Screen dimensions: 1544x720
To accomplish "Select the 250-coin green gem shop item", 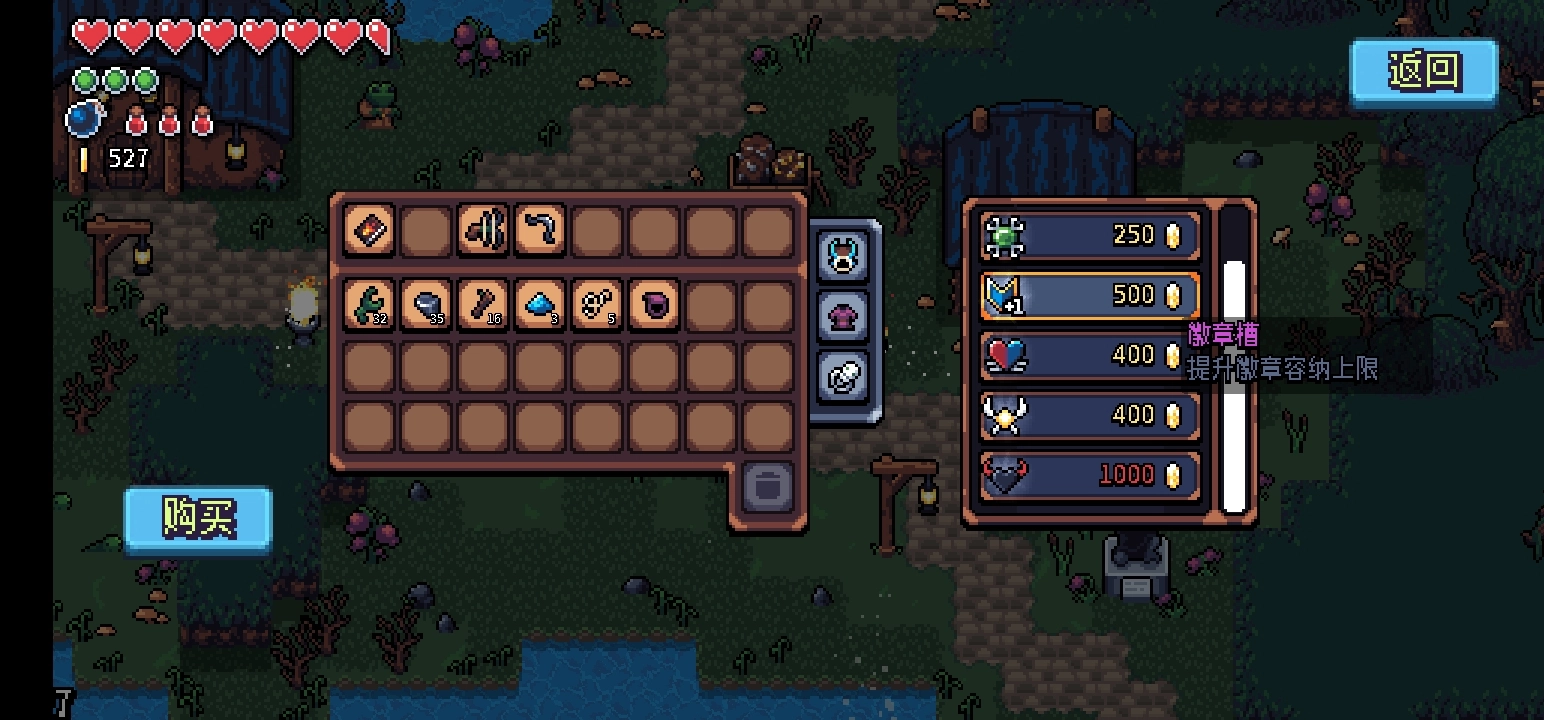I will pyautogui.click(x=1090, y=236).
